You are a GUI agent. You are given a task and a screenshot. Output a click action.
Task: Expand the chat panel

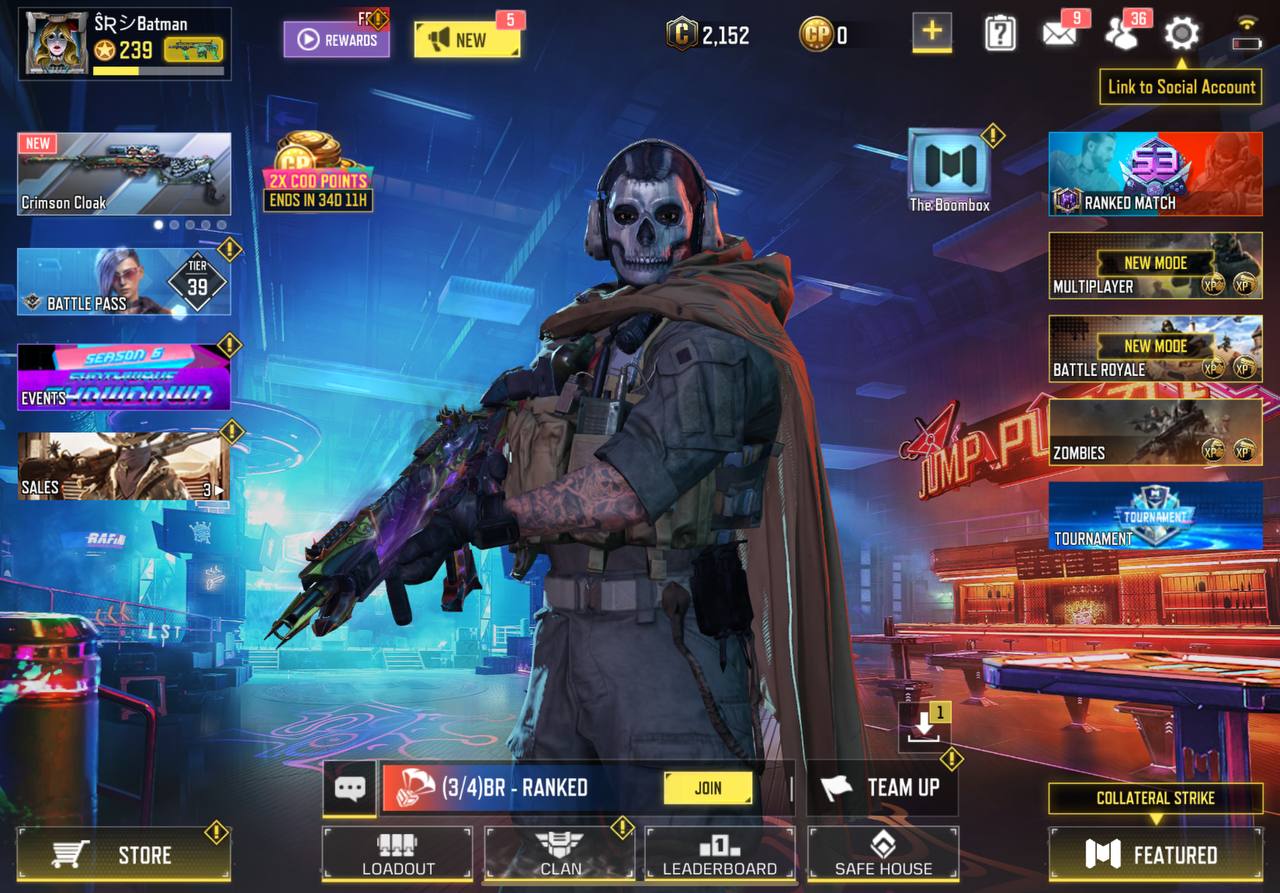tap(350, 789)
